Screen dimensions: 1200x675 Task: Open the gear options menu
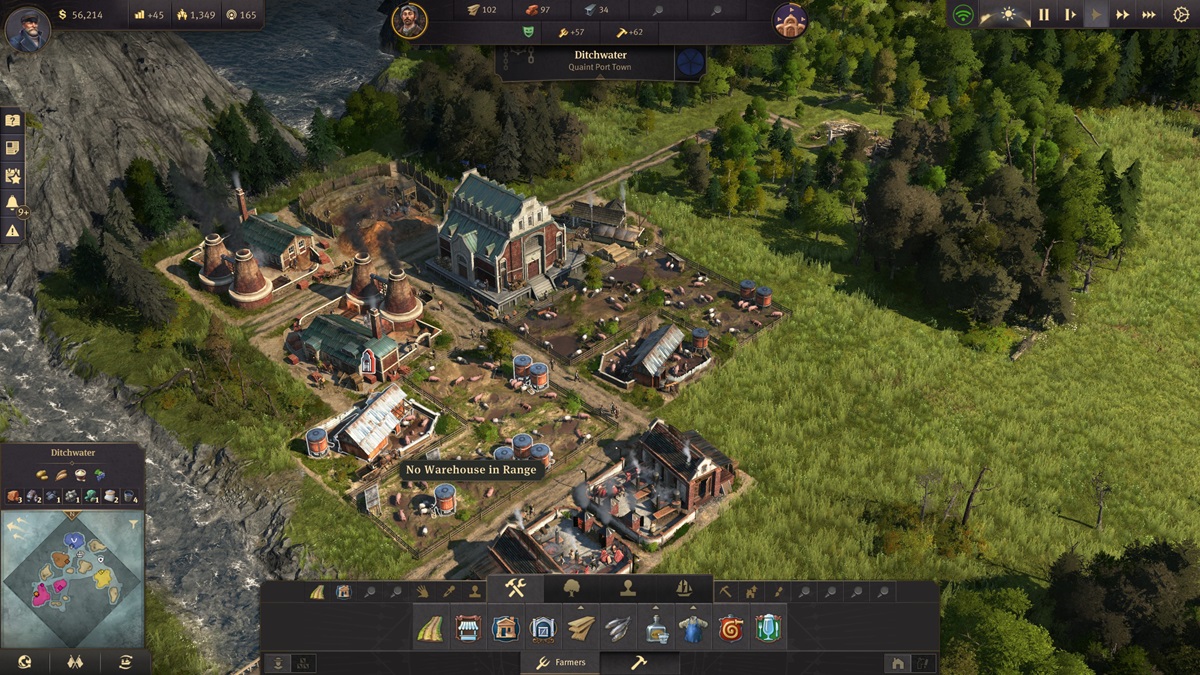pos(1181,15)
